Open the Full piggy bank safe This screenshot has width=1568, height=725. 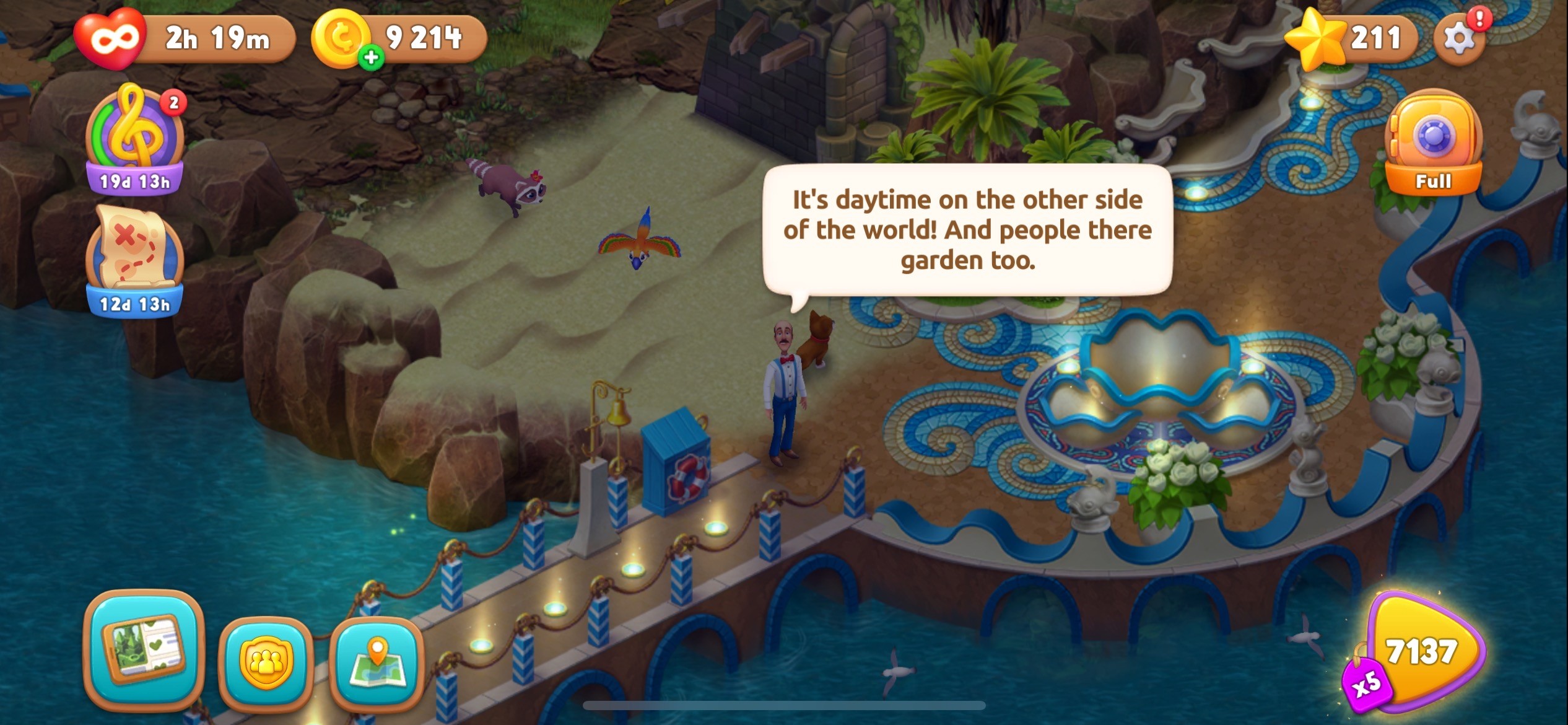point(1433,144)
